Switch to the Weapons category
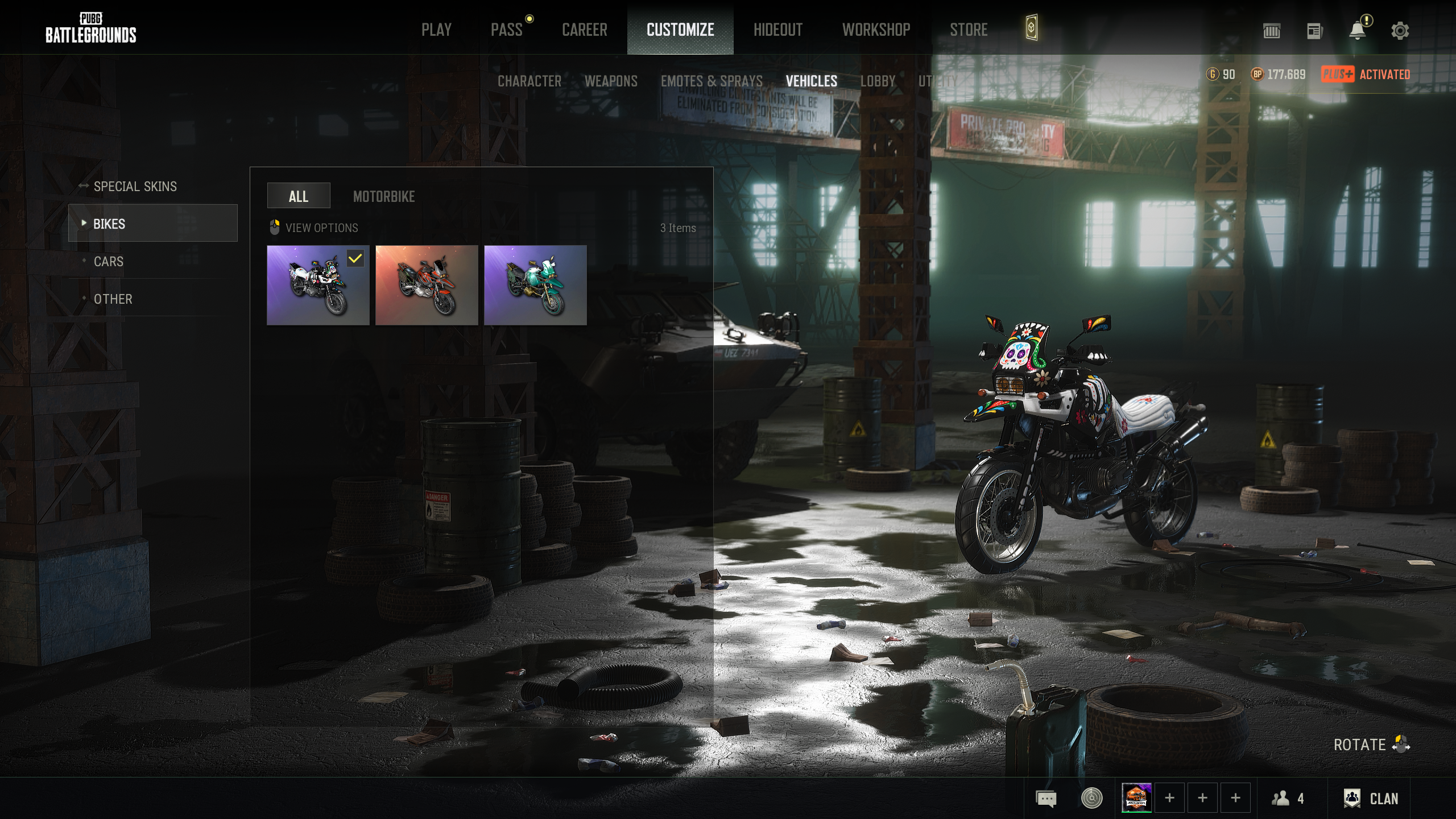 click(611, 81)
